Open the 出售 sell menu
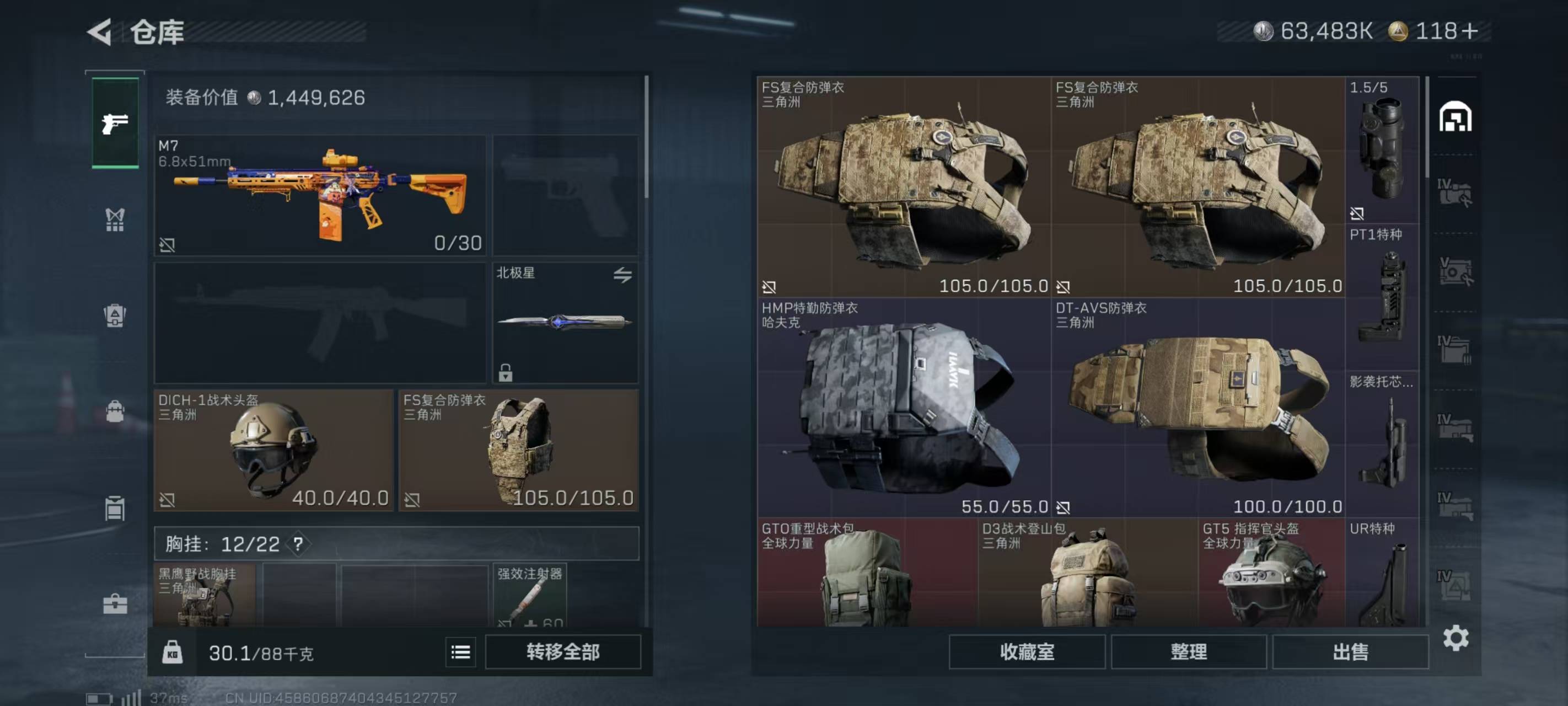The height and width of the screenshot is (706, 1568). (1350, 652)
